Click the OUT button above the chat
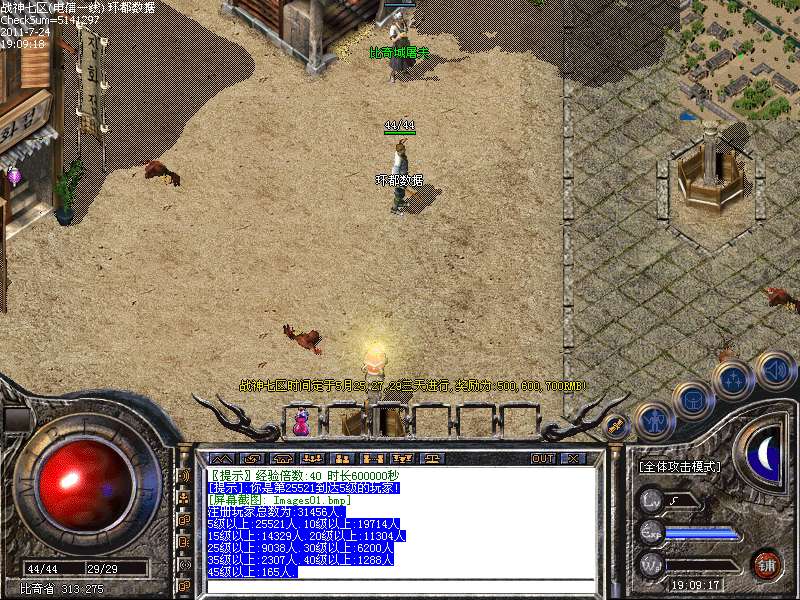 point(542,458)
